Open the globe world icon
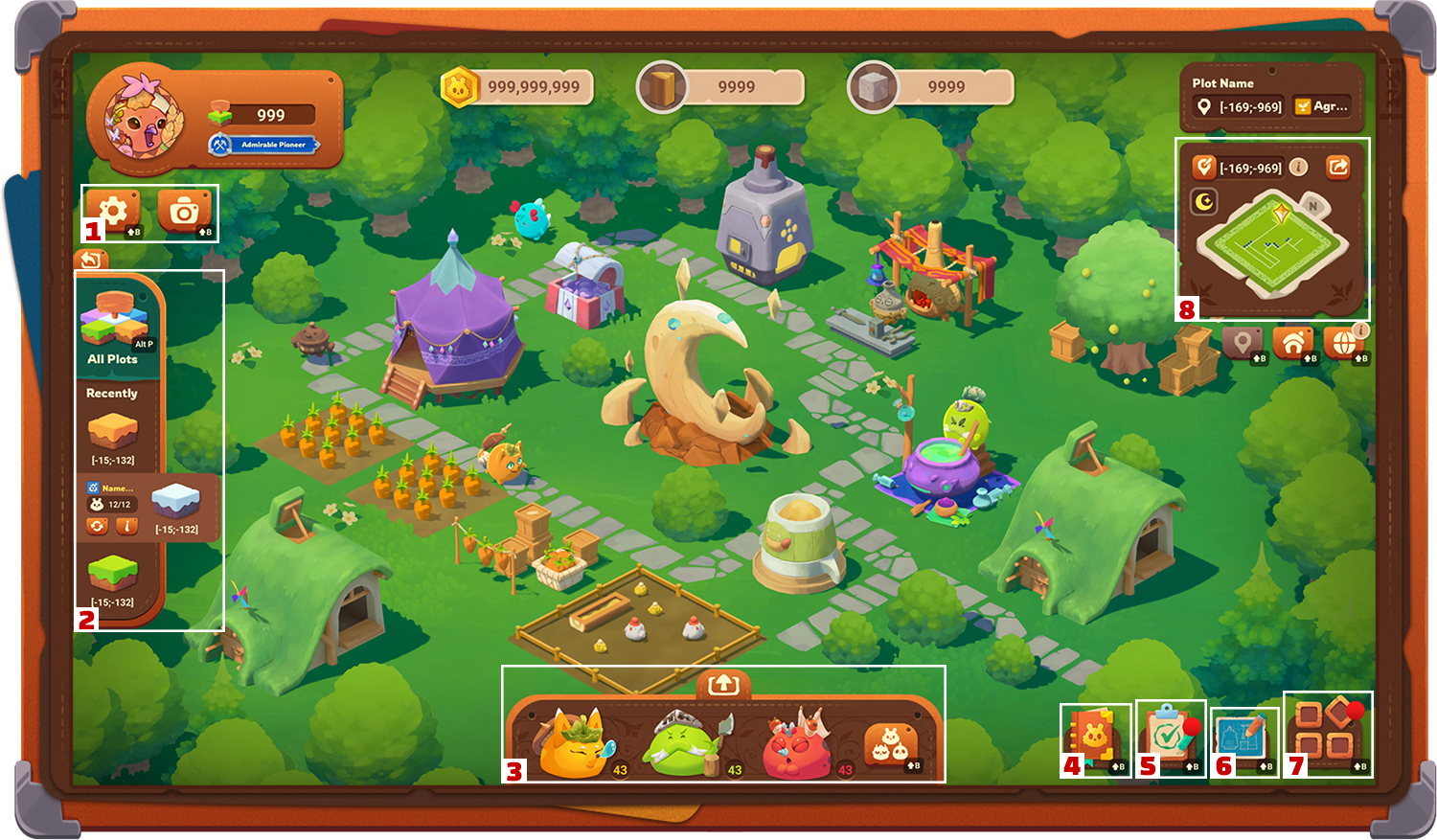This screenshot has height=840, width=1437. pos(1343,344)
